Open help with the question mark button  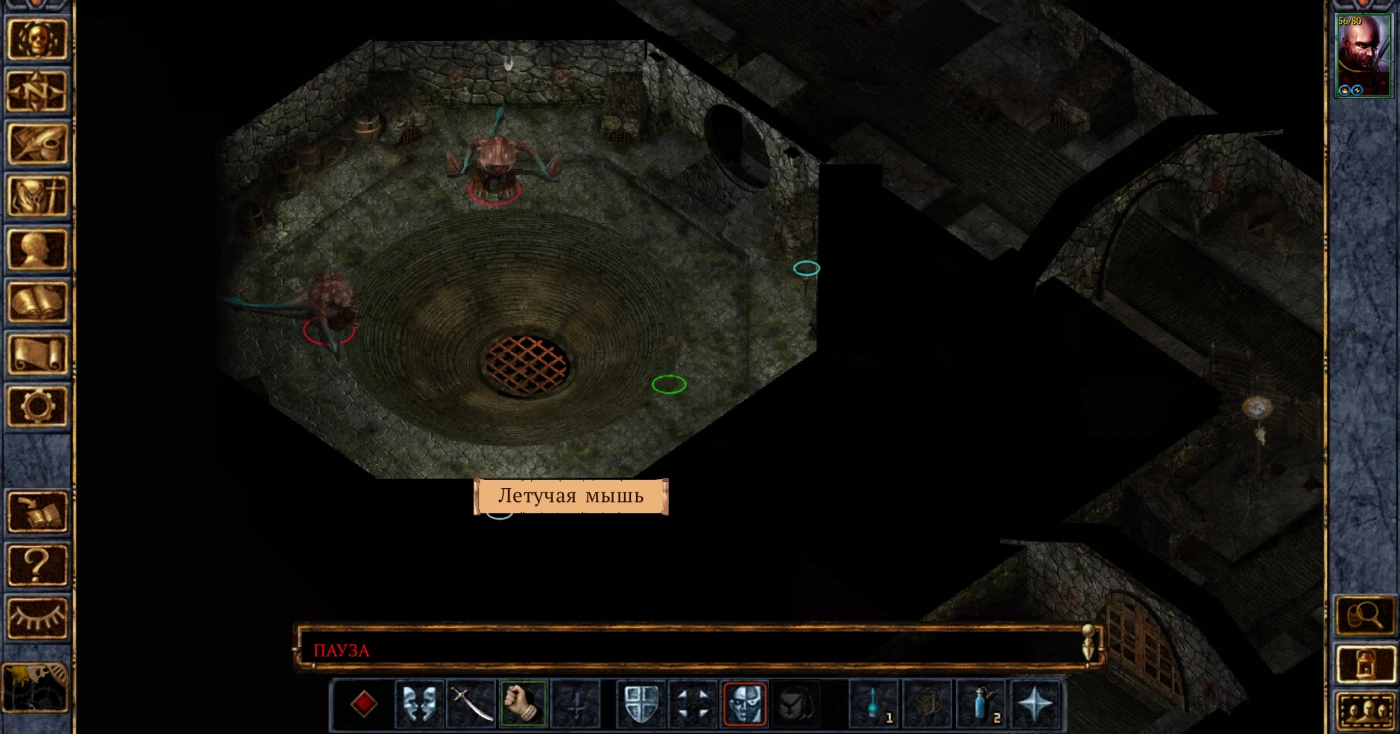[37, 565]
